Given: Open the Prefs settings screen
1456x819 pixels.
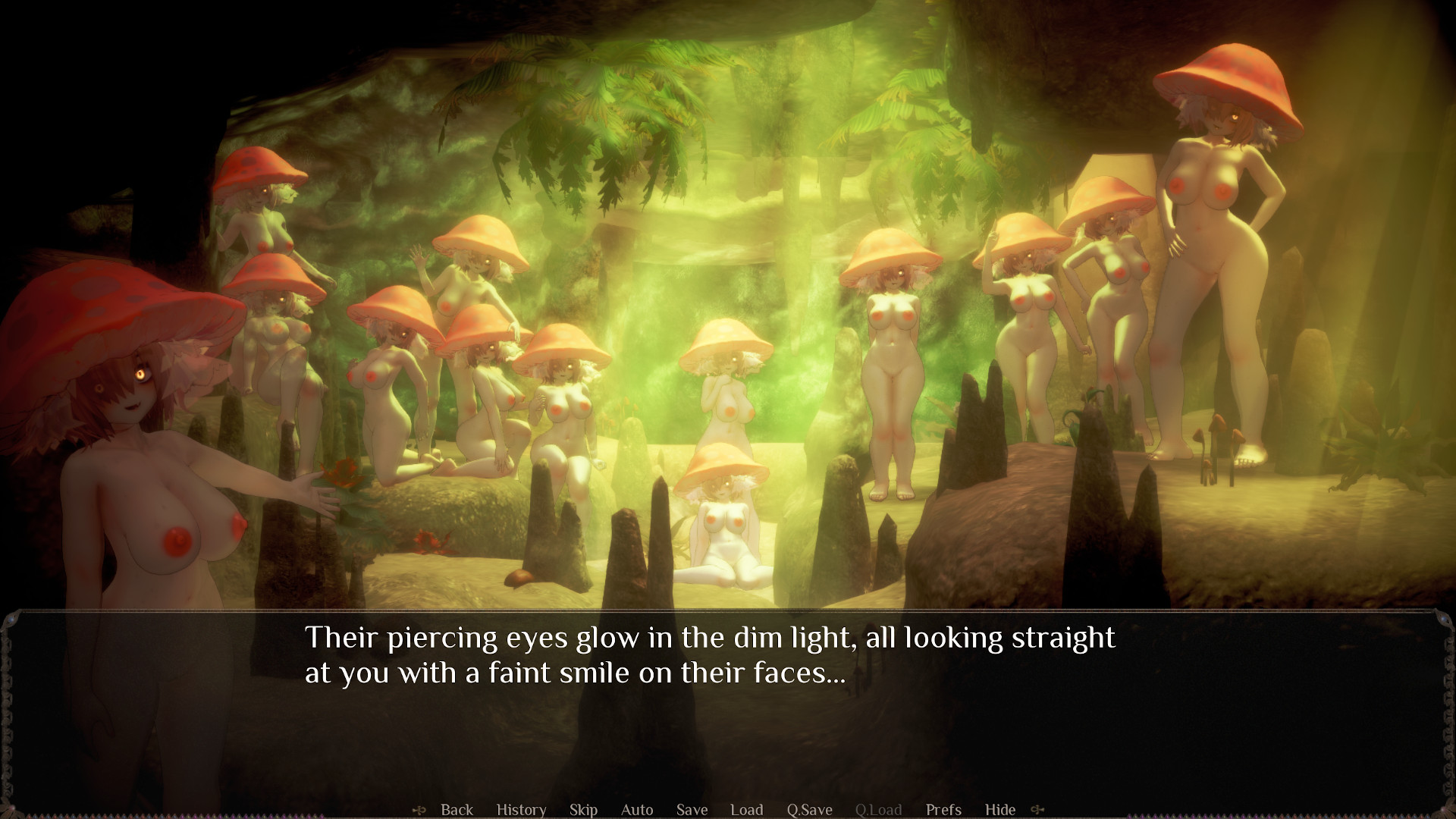Looking at the screenshot, I should 943,809.
